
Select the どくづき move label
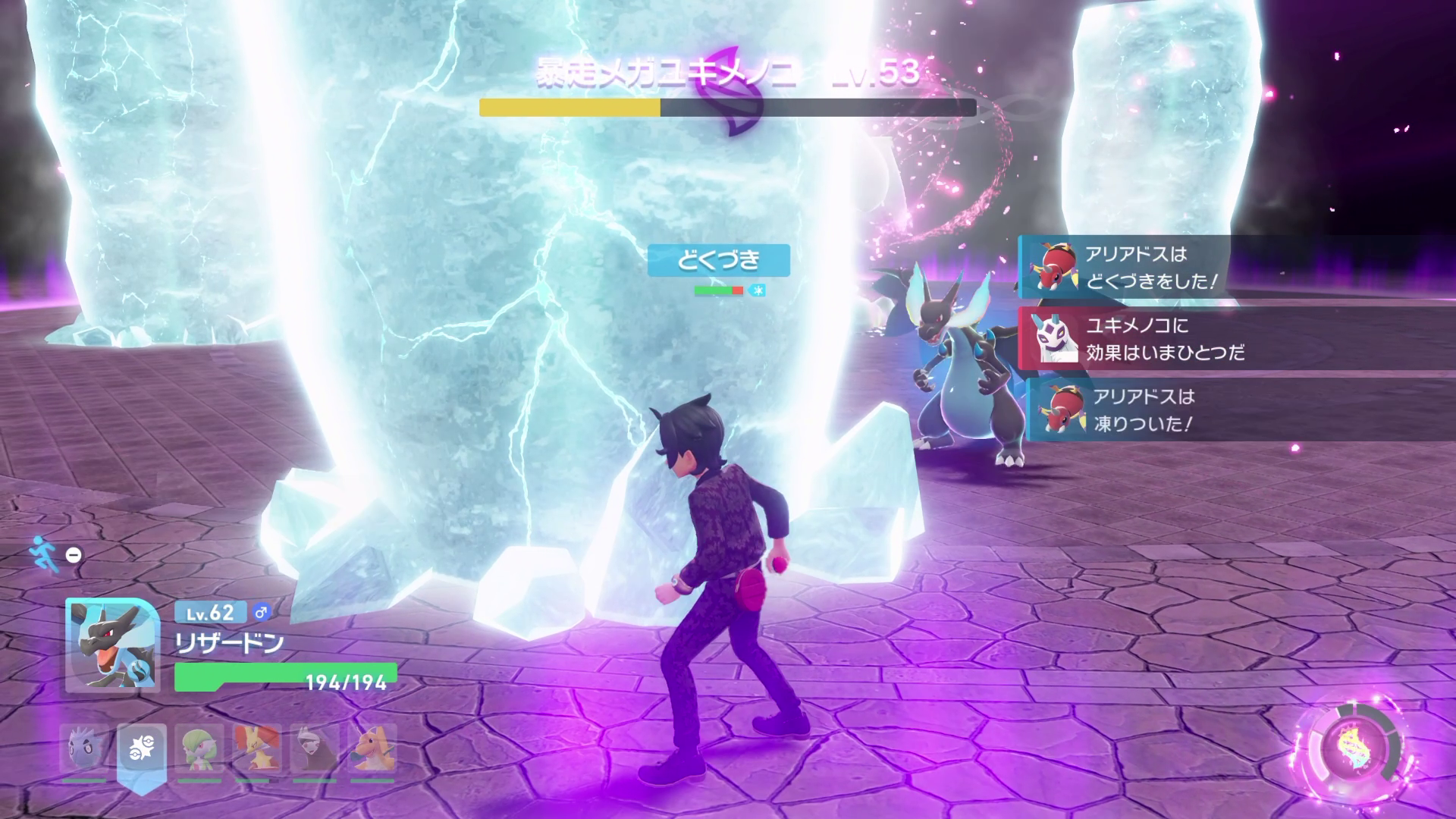718,260
